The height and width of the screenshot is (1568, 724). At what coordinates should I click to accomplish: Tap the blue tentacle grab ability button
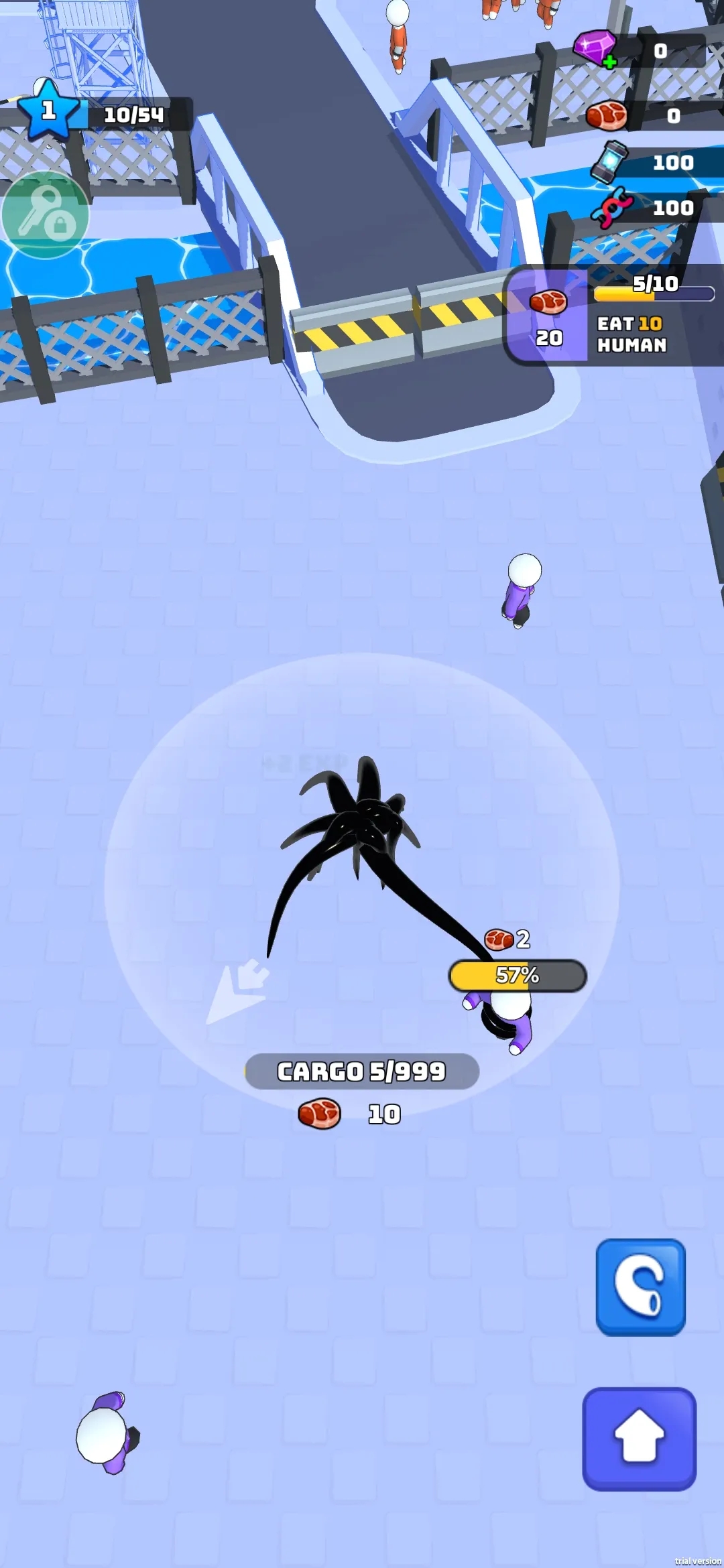(x=640, y=1287)
